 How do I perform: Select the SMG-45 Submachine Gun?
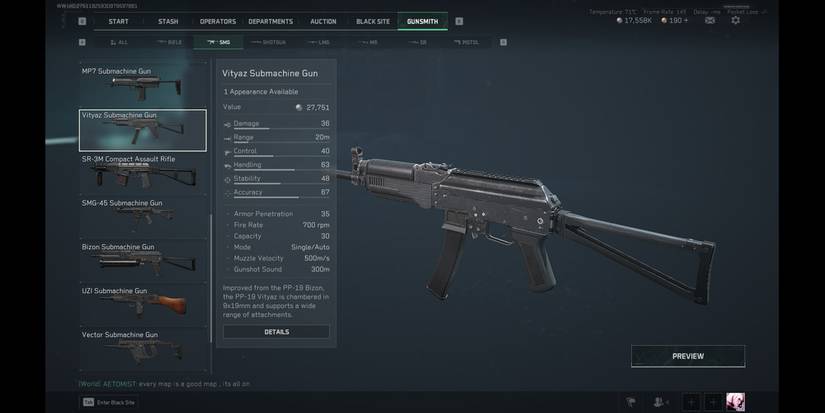tap(142, 216)
